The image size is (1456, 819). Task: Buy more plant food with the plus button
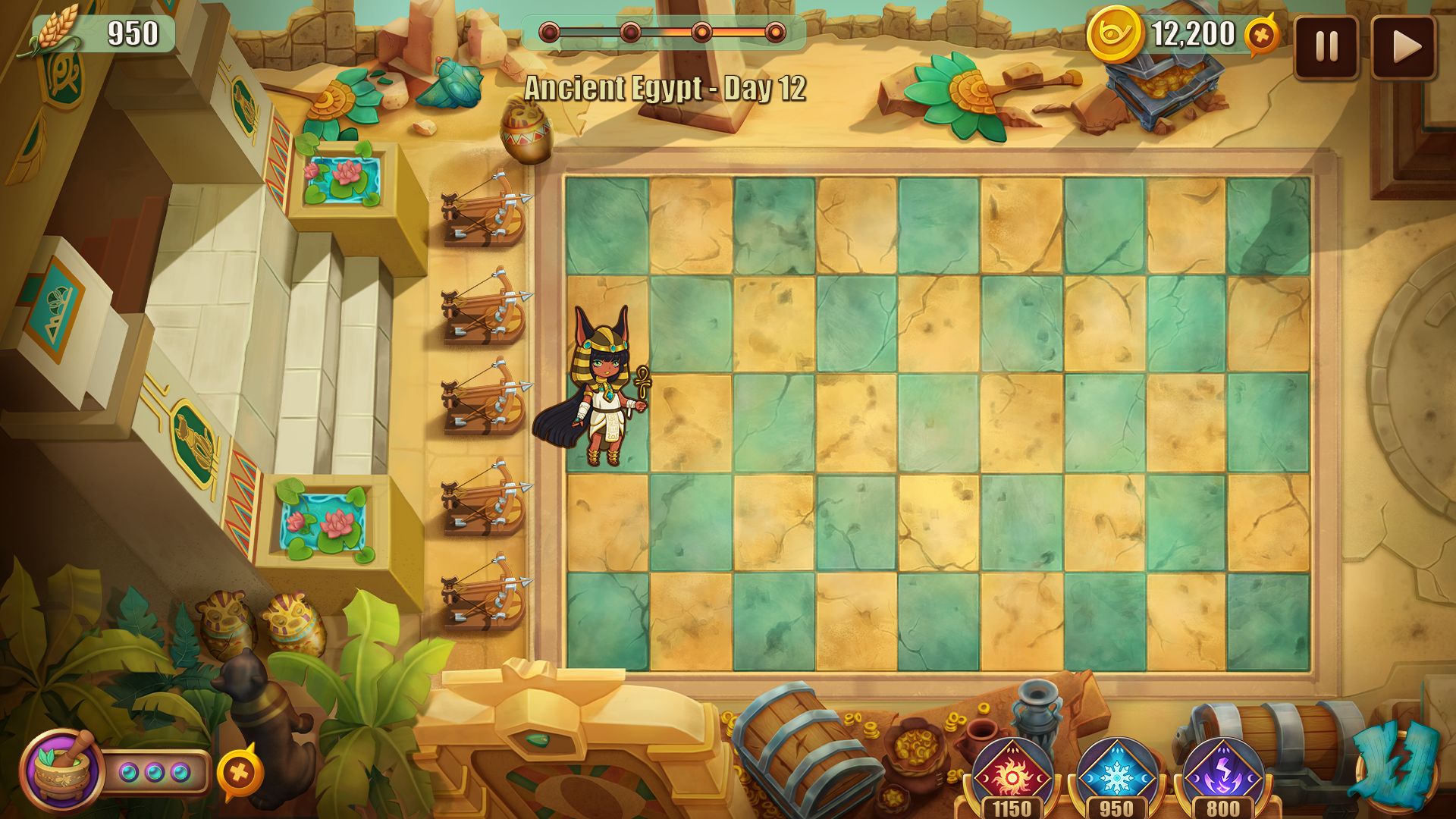(x=240, y=773)
